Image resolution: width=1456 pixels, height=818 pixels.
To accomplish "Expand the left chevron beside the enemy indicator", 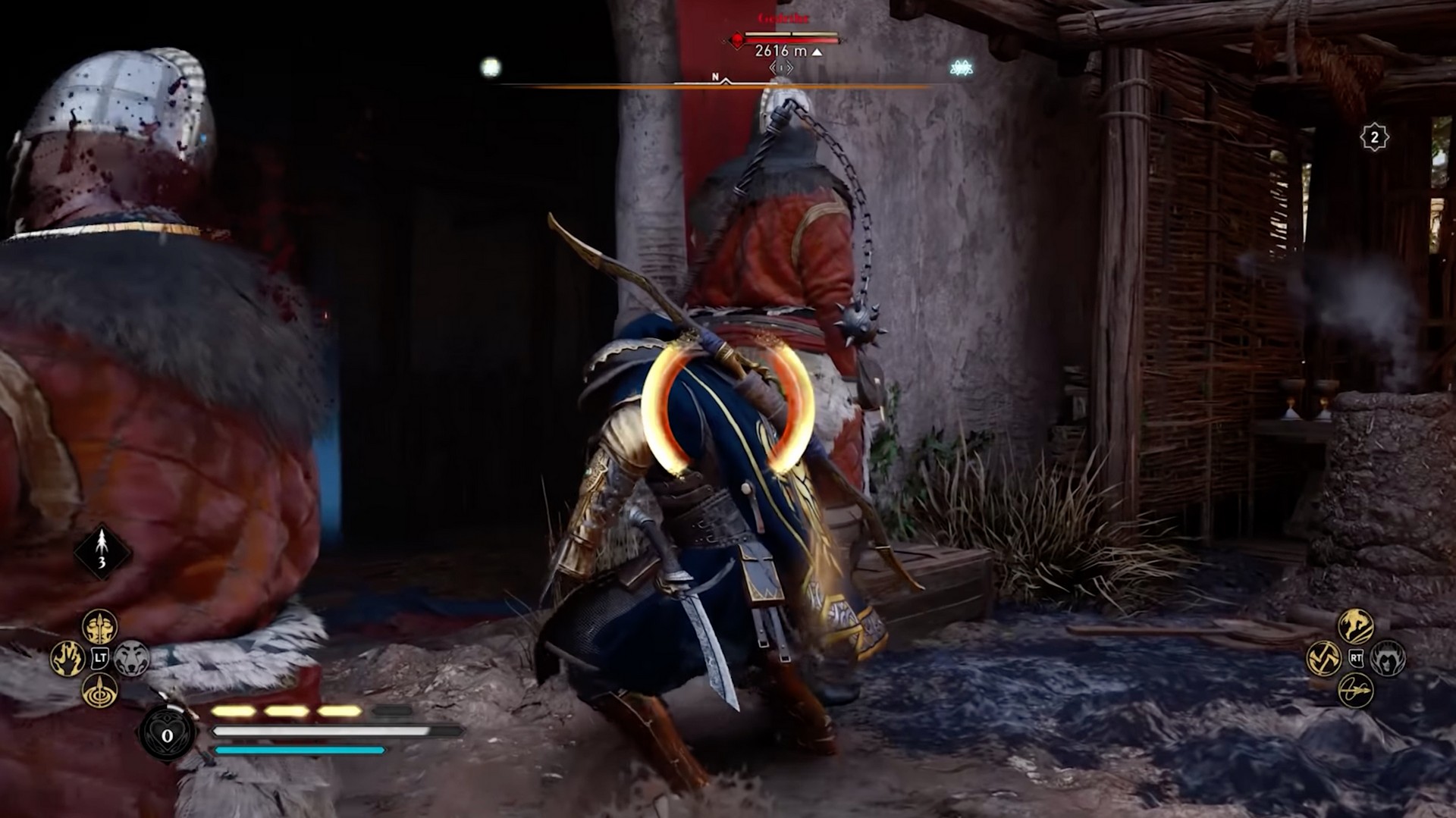I will point(772,67).
